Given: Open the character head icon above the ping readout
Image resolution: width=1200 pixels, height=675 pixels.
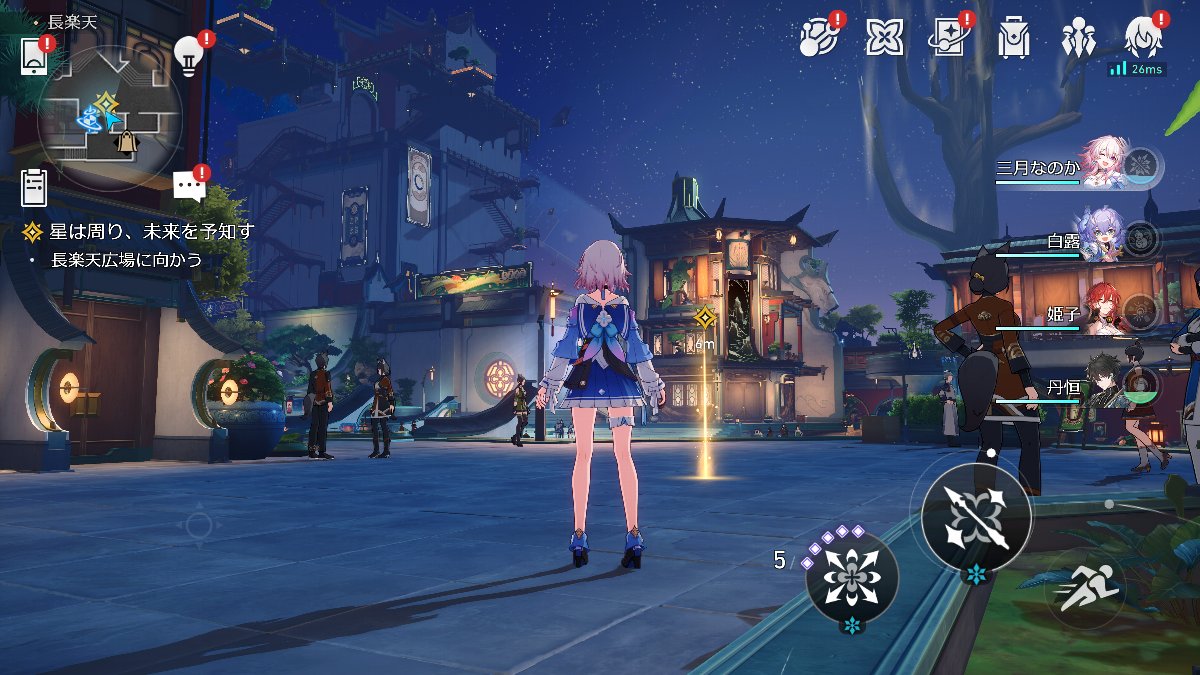Looking at the screenshot, I should coord(1142,36).
